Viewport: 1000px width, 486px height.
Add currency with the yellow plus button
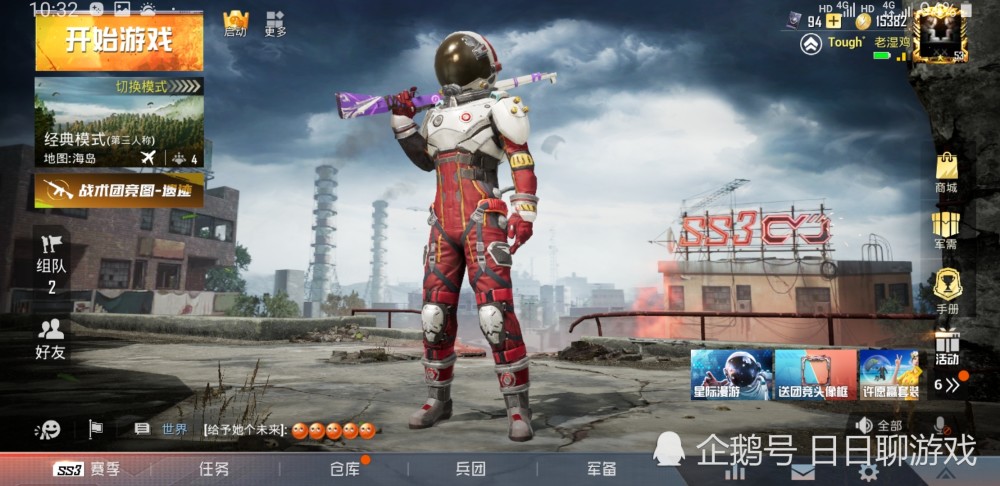coord(833,20)
